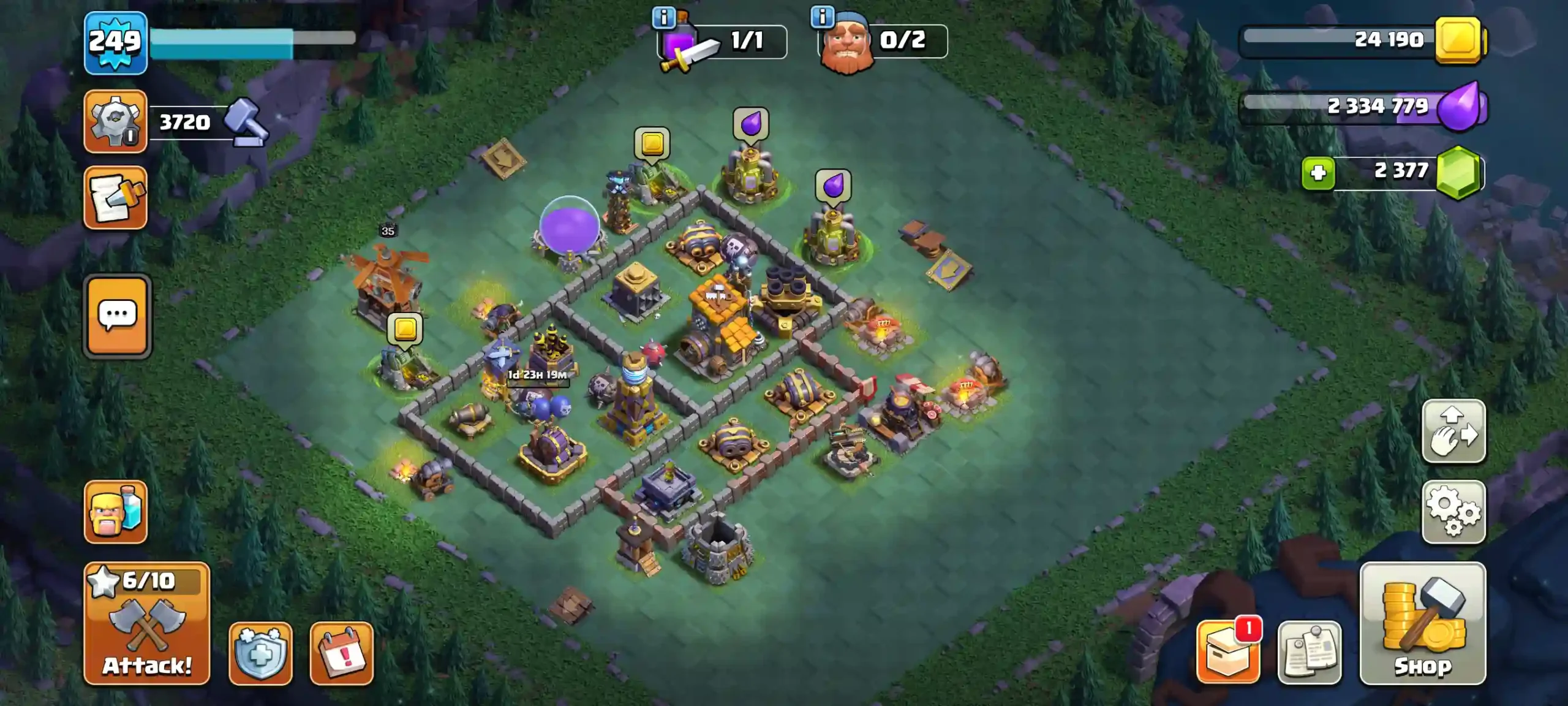Show info for the elixir sword counter
1568x706 pixels.
[663, 17]
